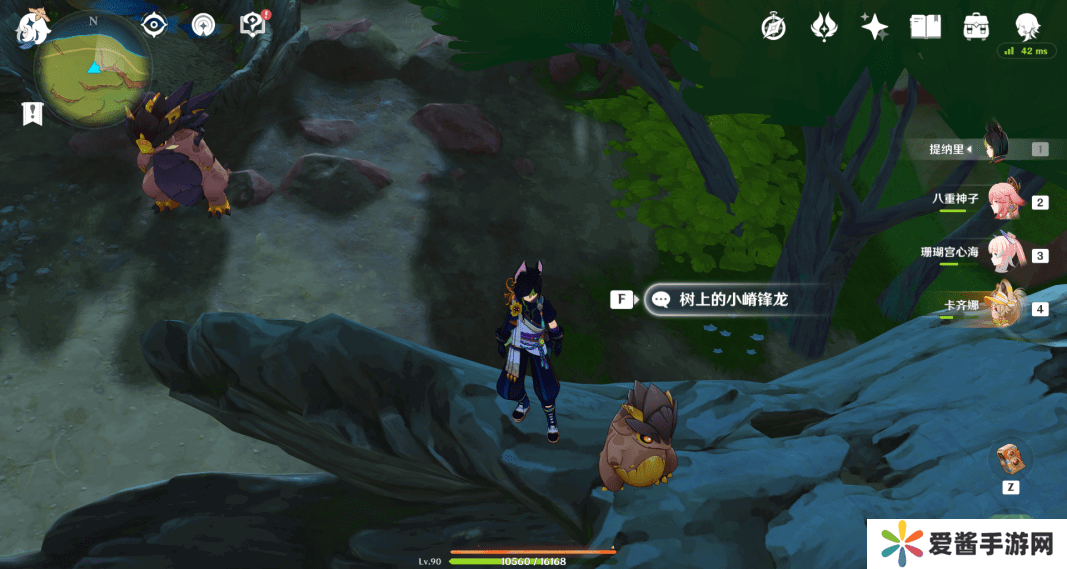Screen dimensions: 1067x569
Task: Click the circular minimap
Action: tap(93, 68)
